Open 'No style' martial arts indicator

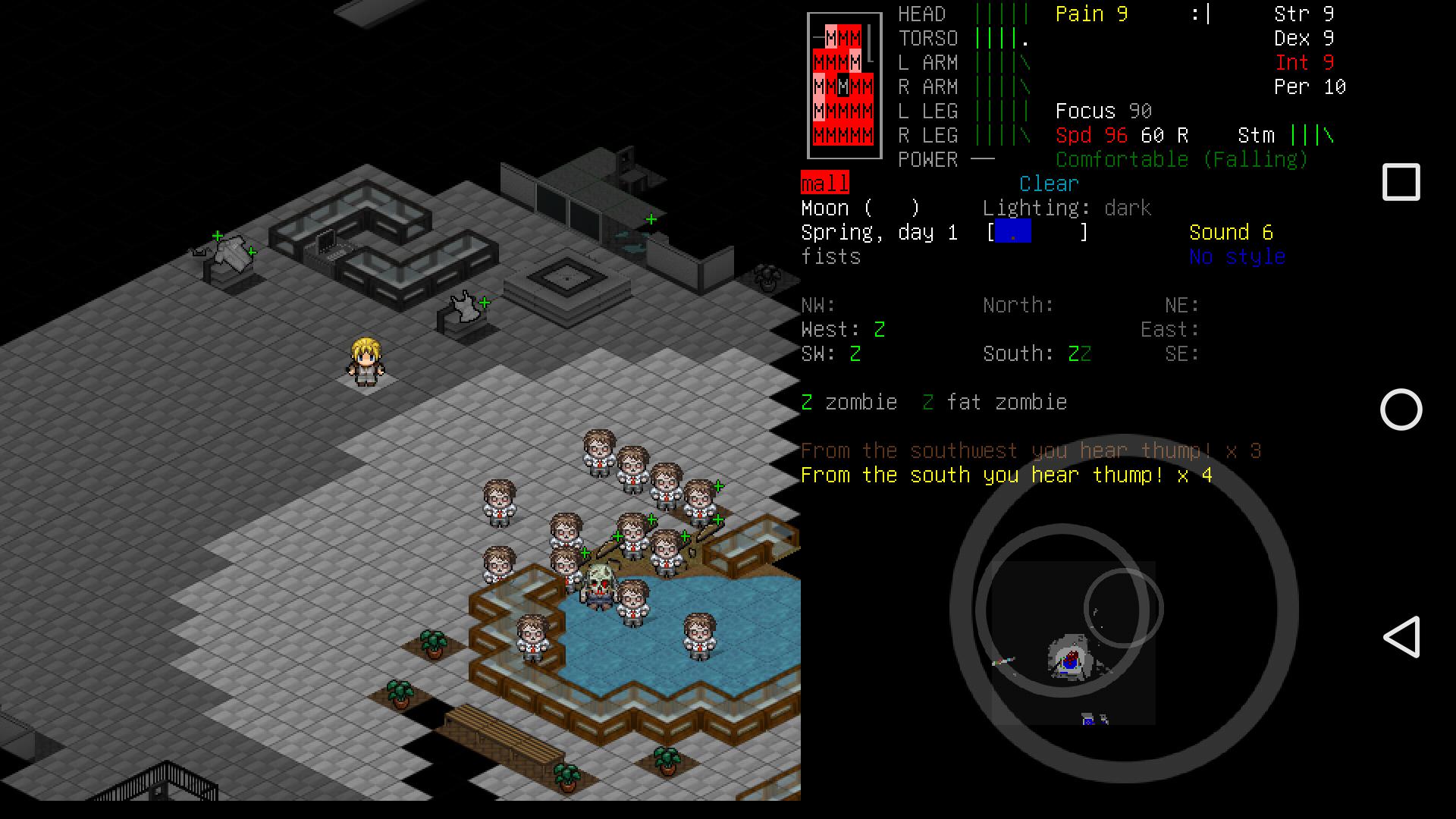1236,256
